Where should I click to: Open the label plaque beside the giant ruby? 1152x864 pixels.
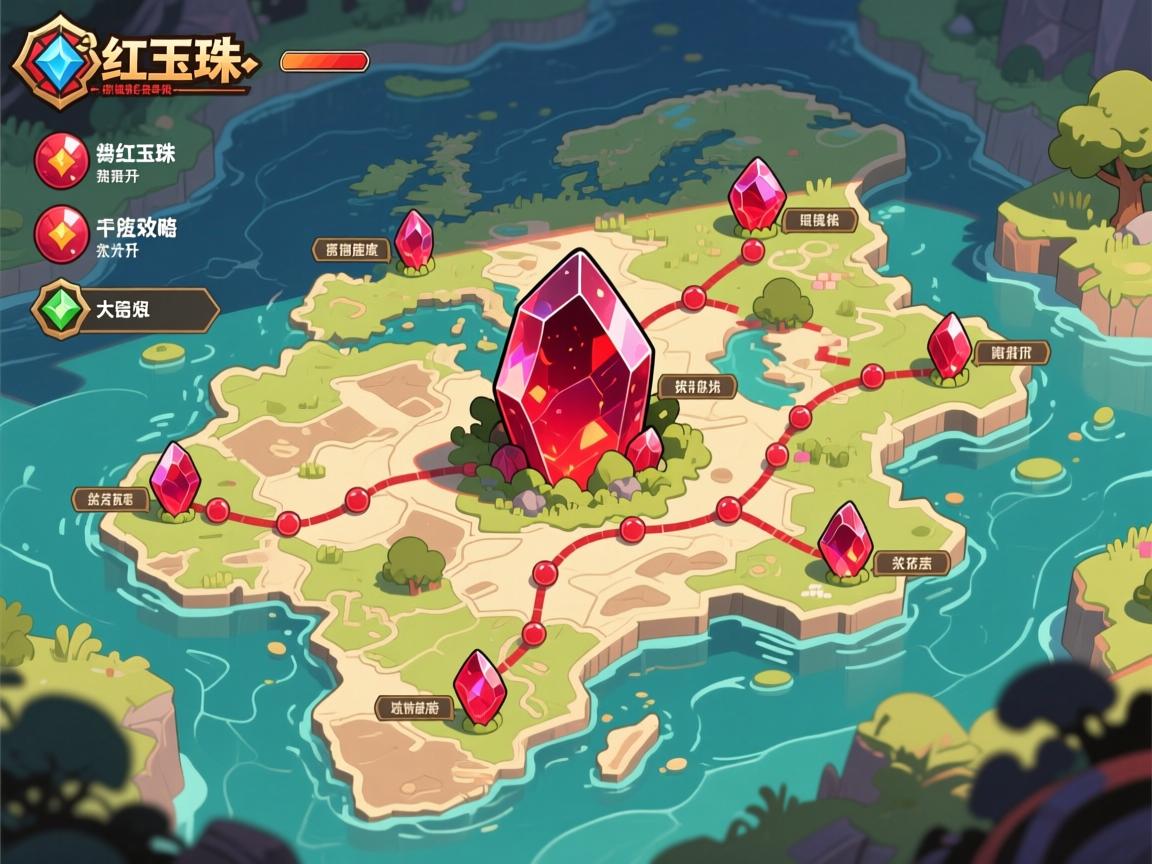tap(698, 386)
